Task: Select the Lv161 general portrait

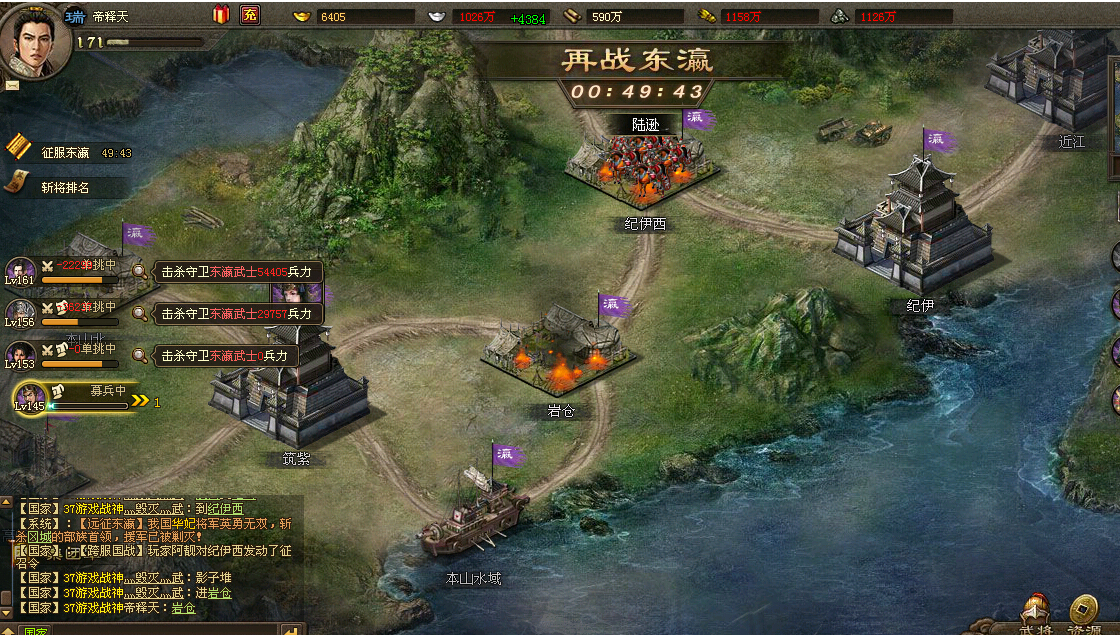Action: click(x=21, y=271)
